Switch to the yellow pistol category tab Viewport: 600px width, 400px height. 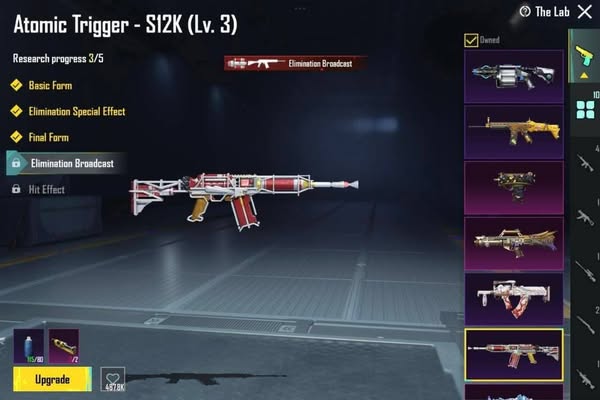pos(584,55)
